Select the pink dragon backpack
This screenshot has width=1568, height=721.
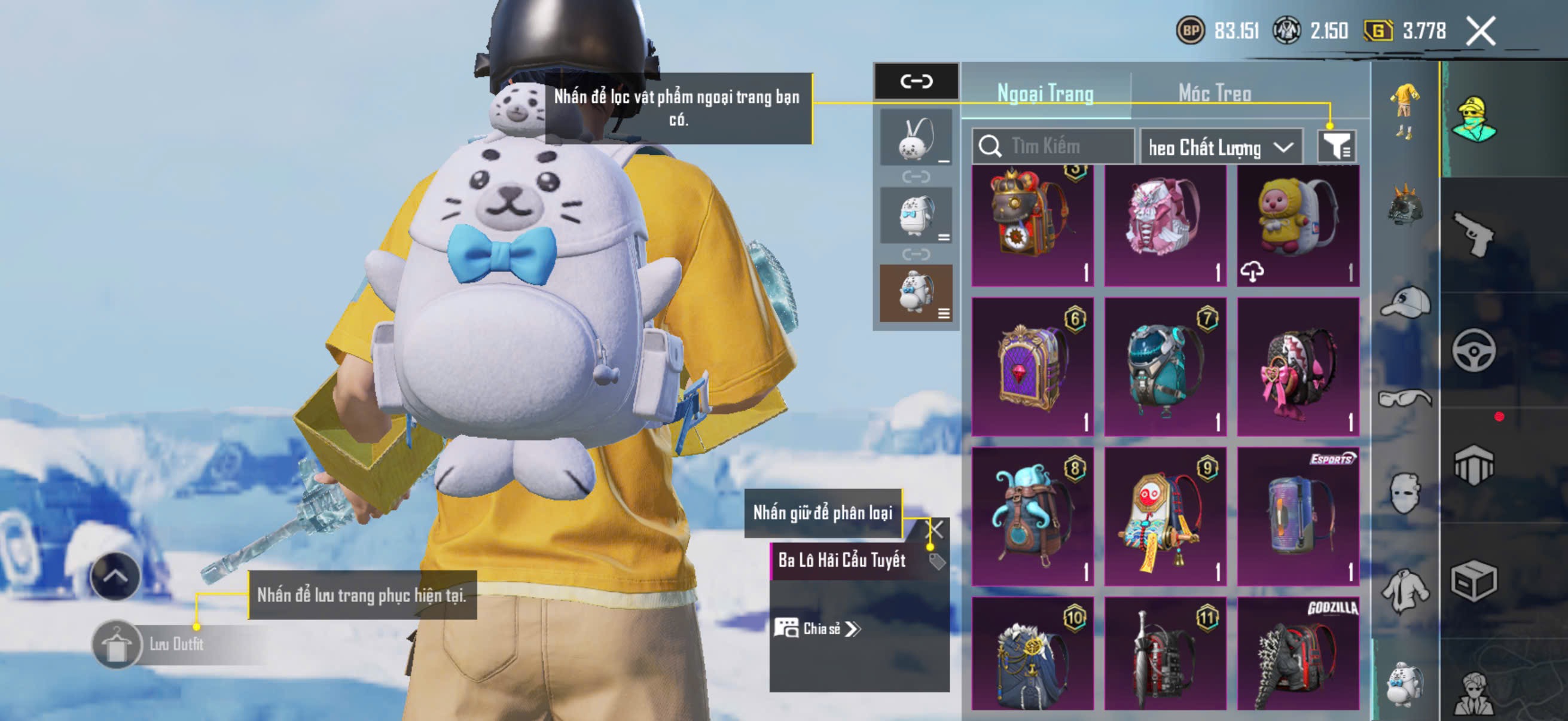(x=1165, y=225)
